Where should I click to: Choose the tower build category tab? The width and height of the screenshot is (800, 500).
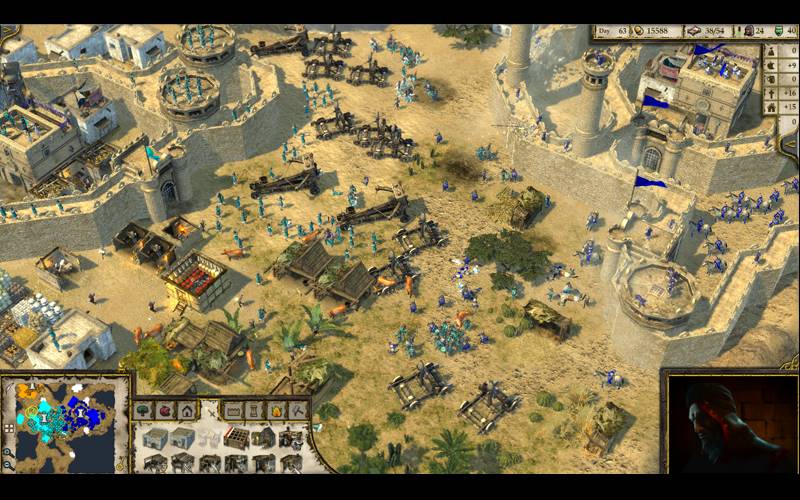click(255, 411)
